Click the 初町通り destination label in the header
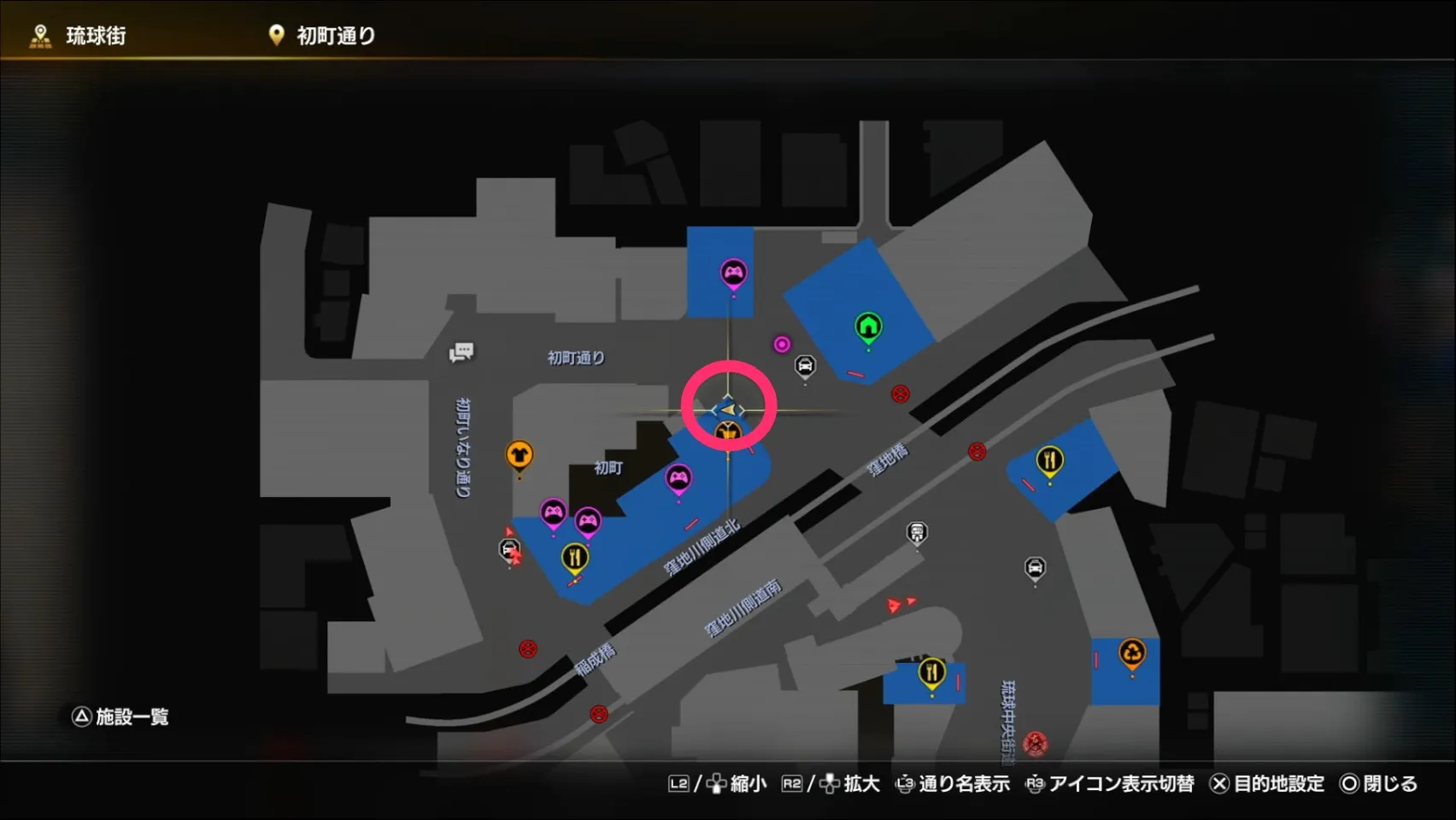The width and height of the screenshot is (1456, 820). click(x=337, y=35)
